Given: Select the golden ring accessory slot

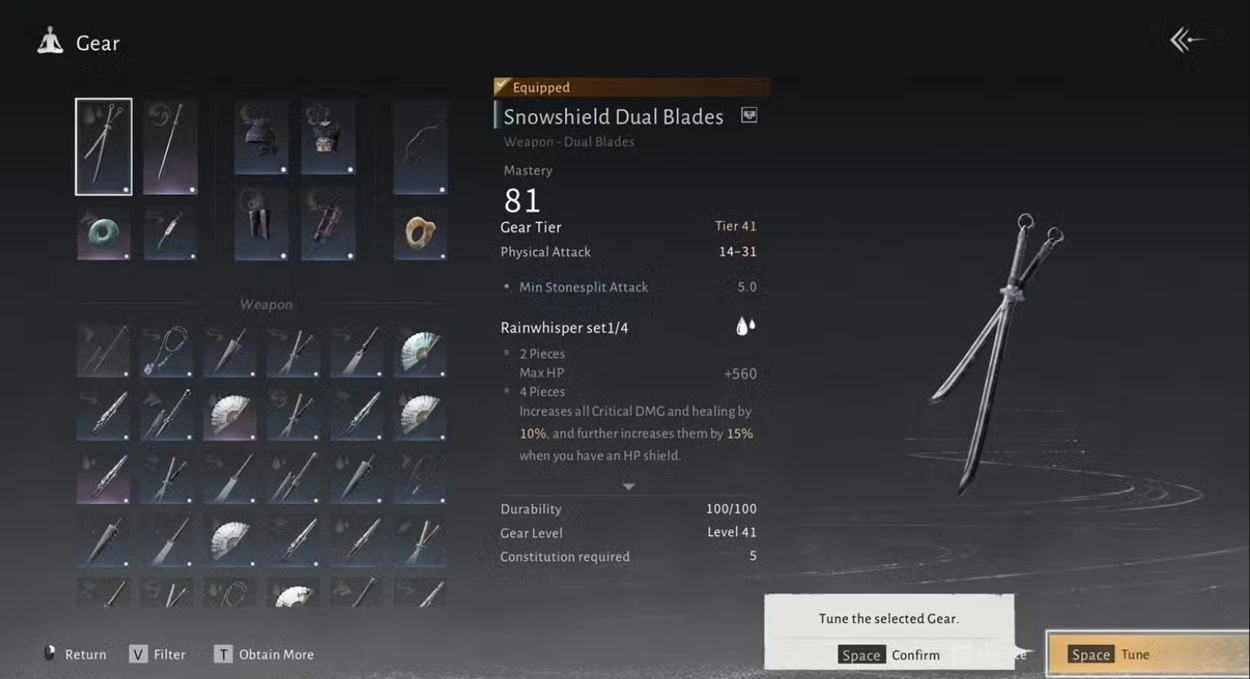Looking at the screenshot, I should tap(419, 233).
